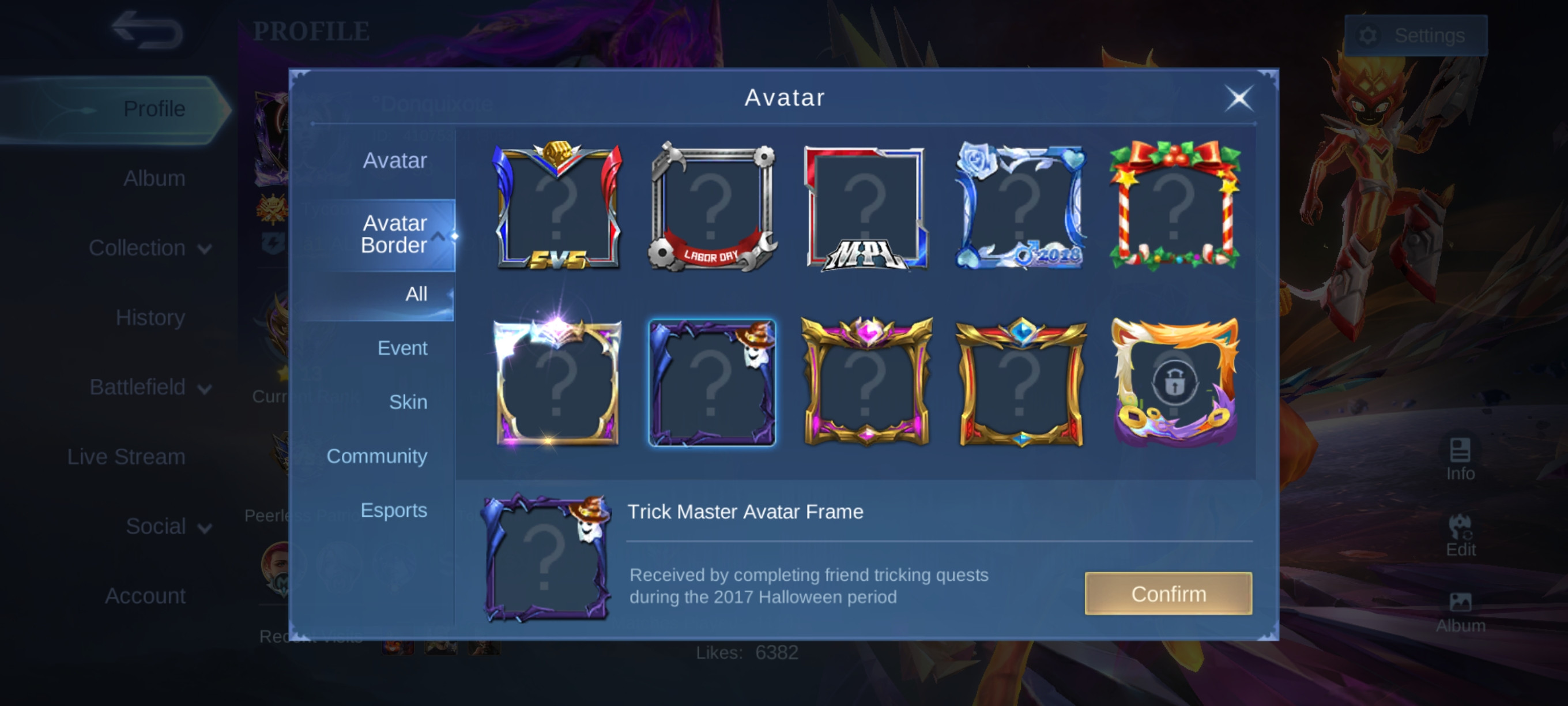Confirm the Trick Master Avatar Frame
The height and width of the screenshot is (706, 1568).
coord(1167,594)
